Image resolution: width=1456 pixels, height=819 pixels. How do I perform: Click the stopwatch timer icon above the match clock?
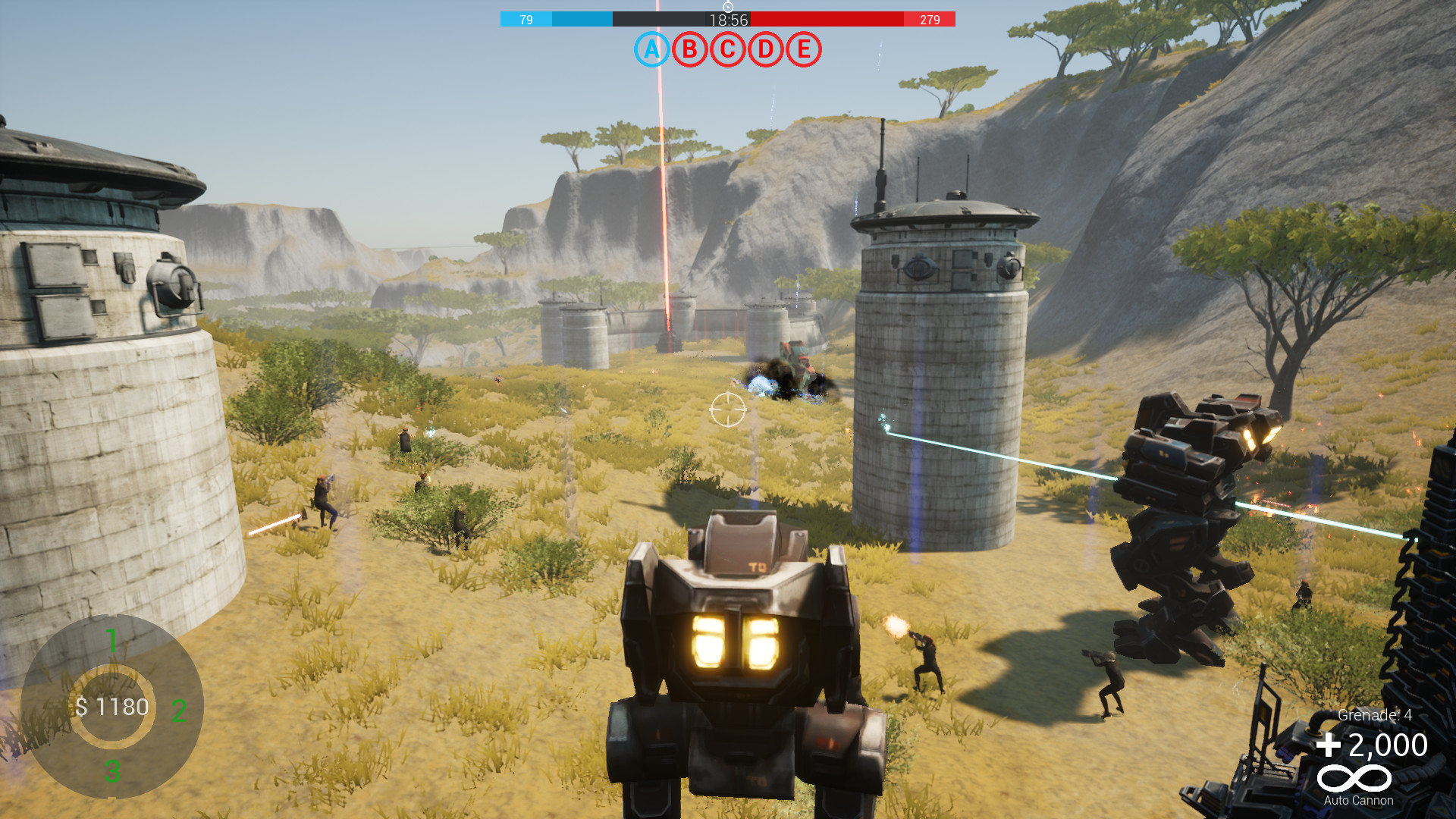coord(728,6)
